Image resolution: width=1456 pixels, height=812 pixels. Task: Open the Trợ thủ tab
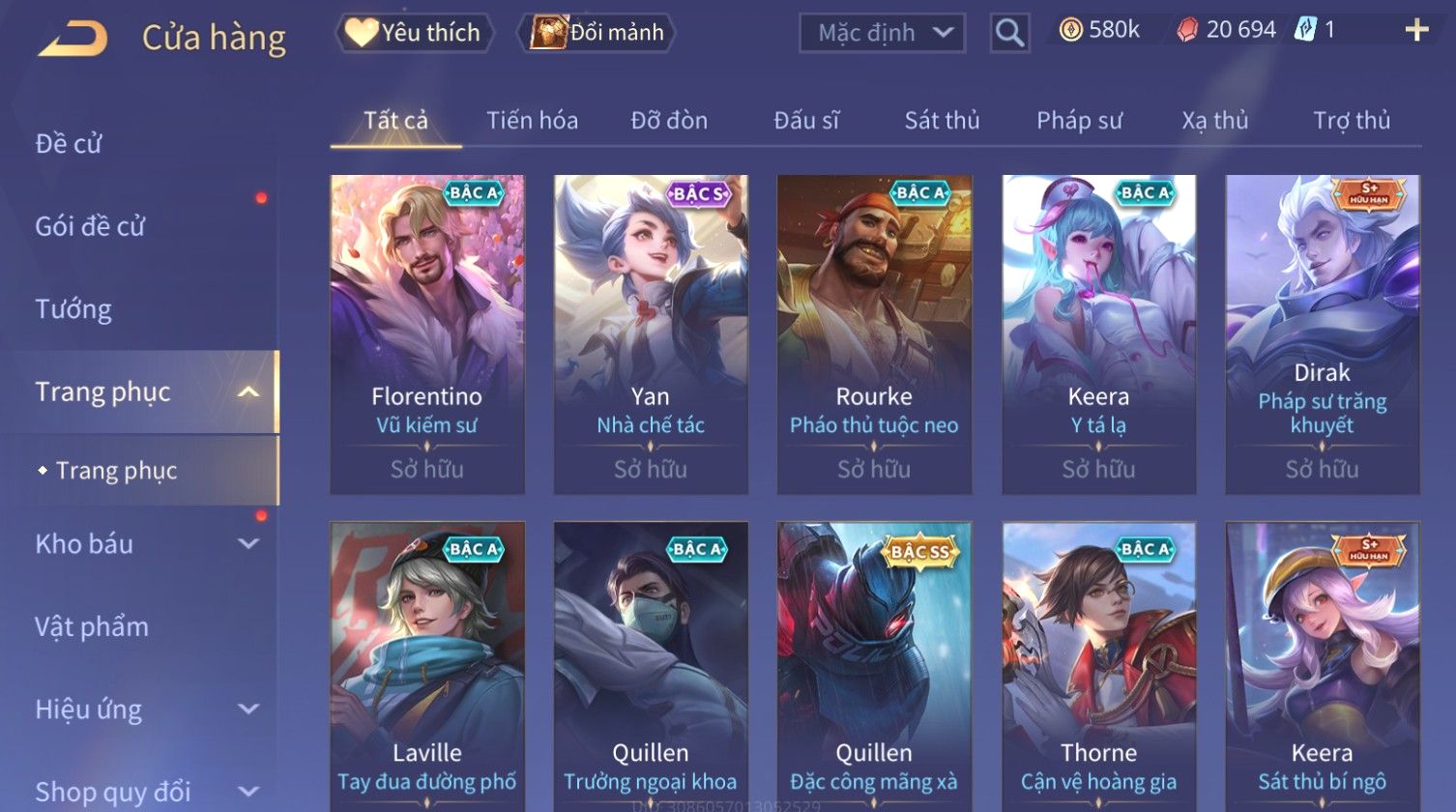1351,121
